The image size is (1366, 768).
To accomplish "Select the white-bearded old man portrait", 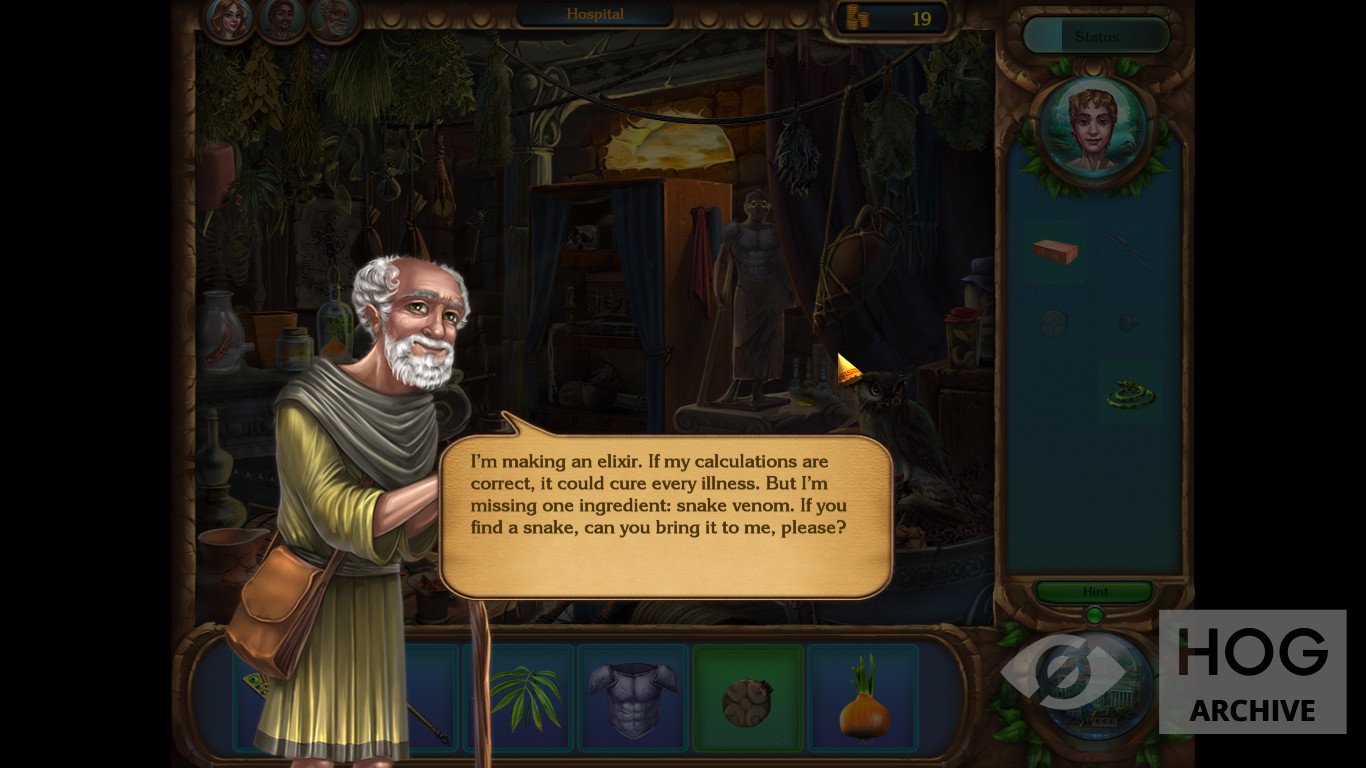I will point(334,18).
